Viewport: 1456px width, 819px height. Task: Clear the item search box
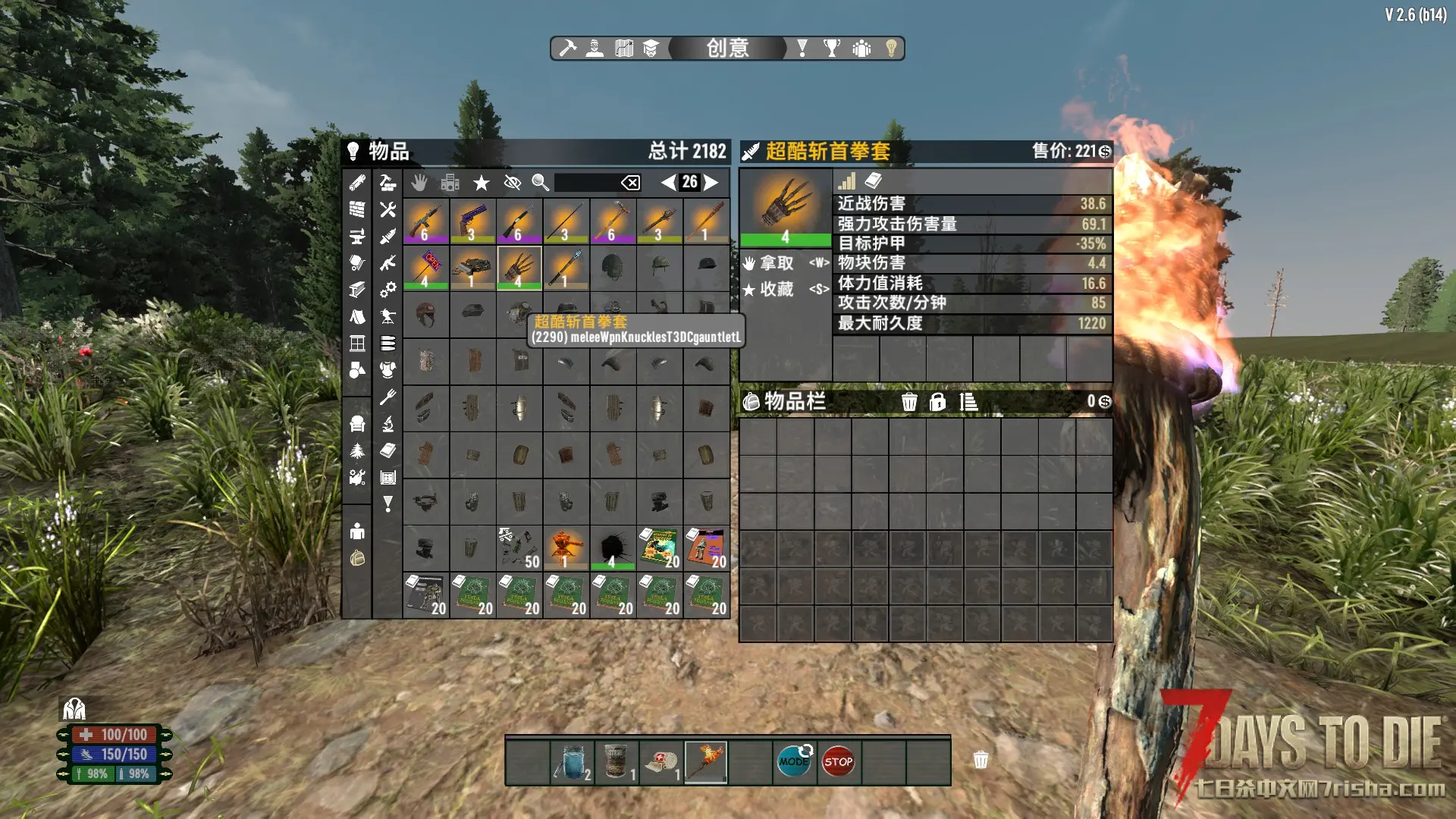pos(630,183)
